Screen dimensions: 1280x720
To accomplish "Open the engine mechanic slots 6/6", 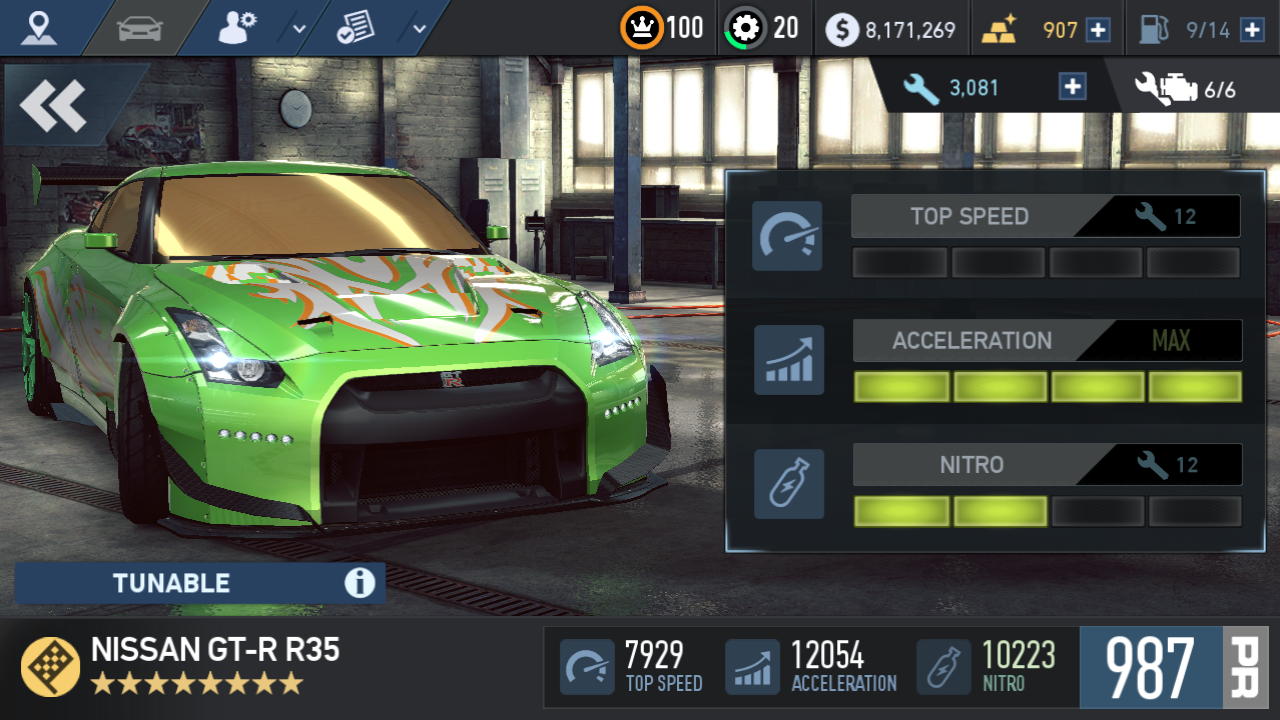I will pyautogui.click(x=1186, y=89).
